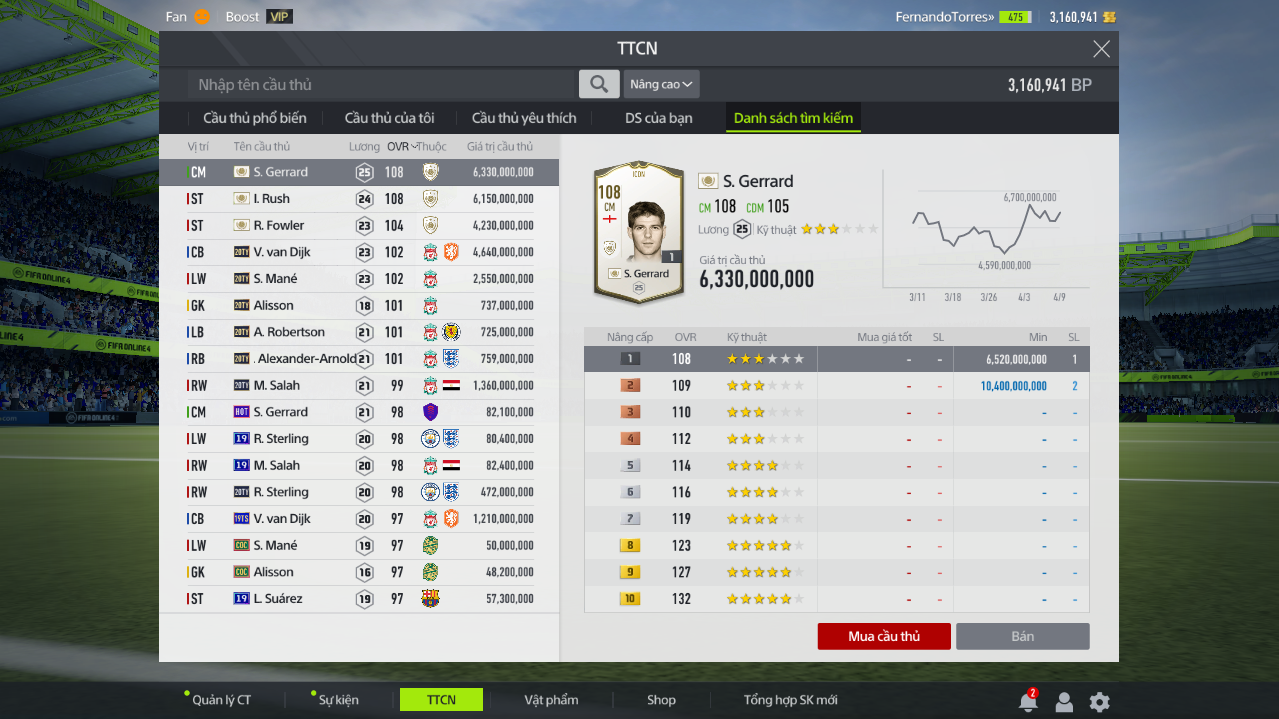1279x719 pixels.
Task: Open the notifications bell
Action: tap(1027, 702)
